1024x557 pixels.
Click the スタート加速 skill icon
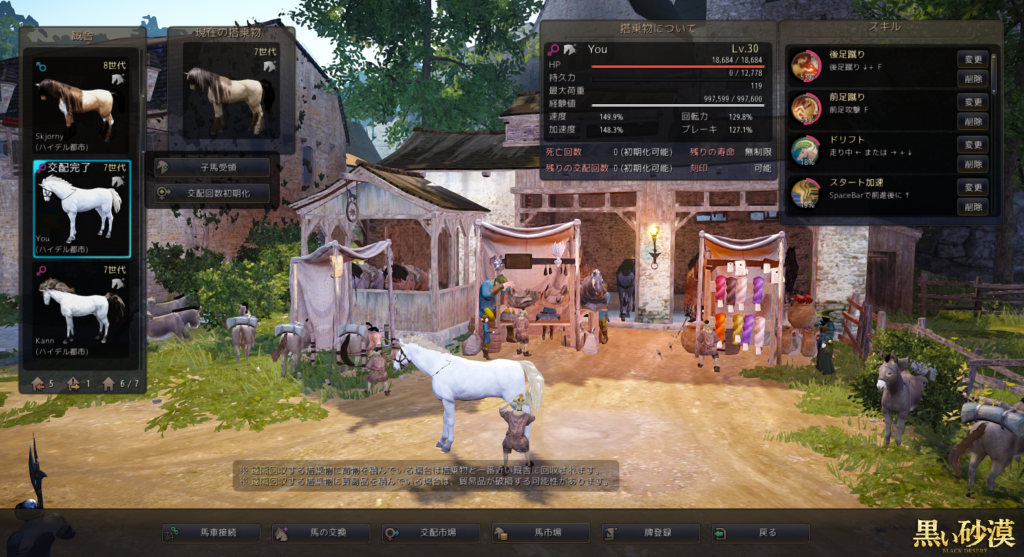click(x=806, y=193)
